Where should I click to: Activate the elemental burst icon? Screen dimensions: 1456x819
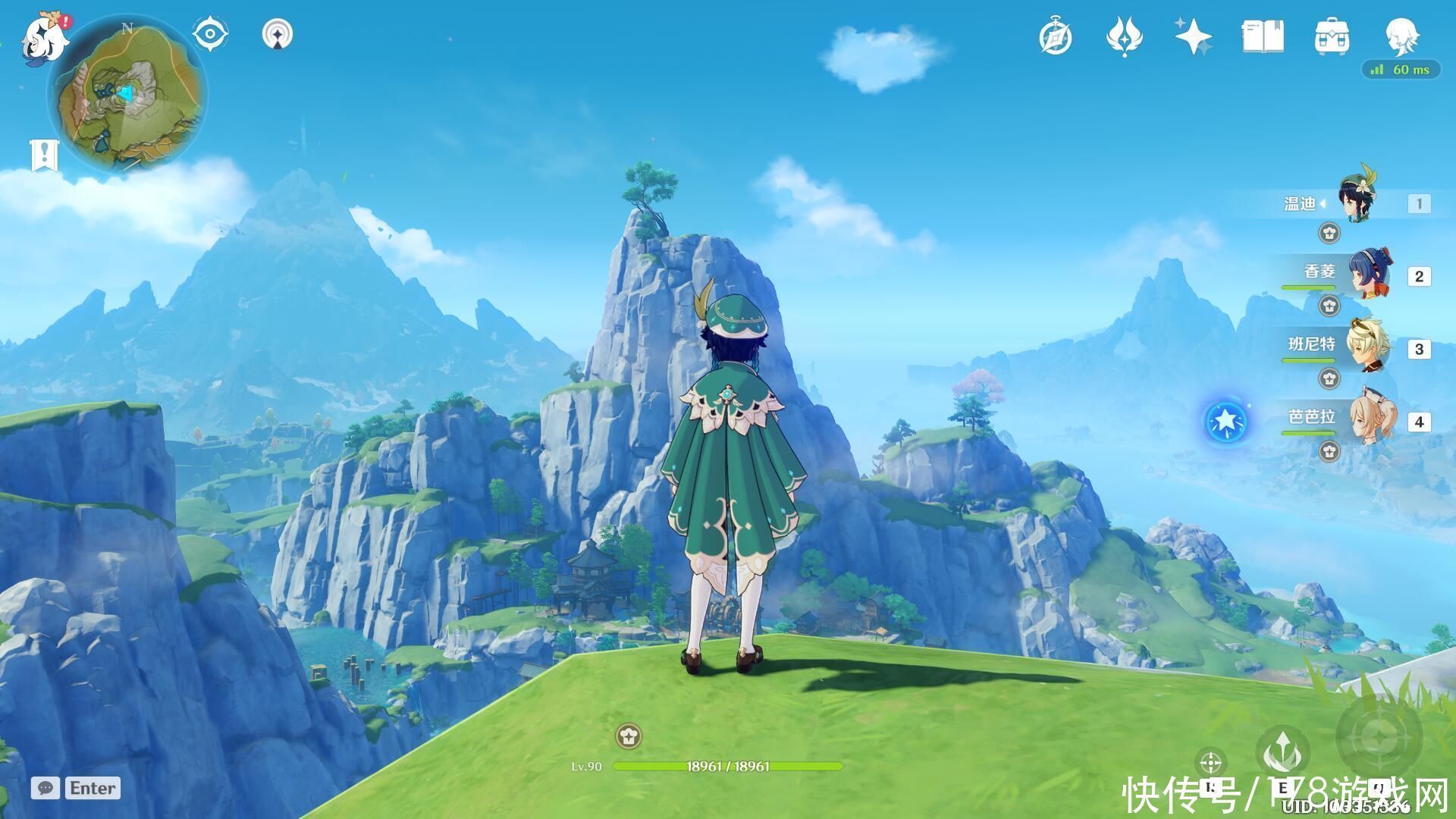pyautogui.click(x=1378, y=736)
